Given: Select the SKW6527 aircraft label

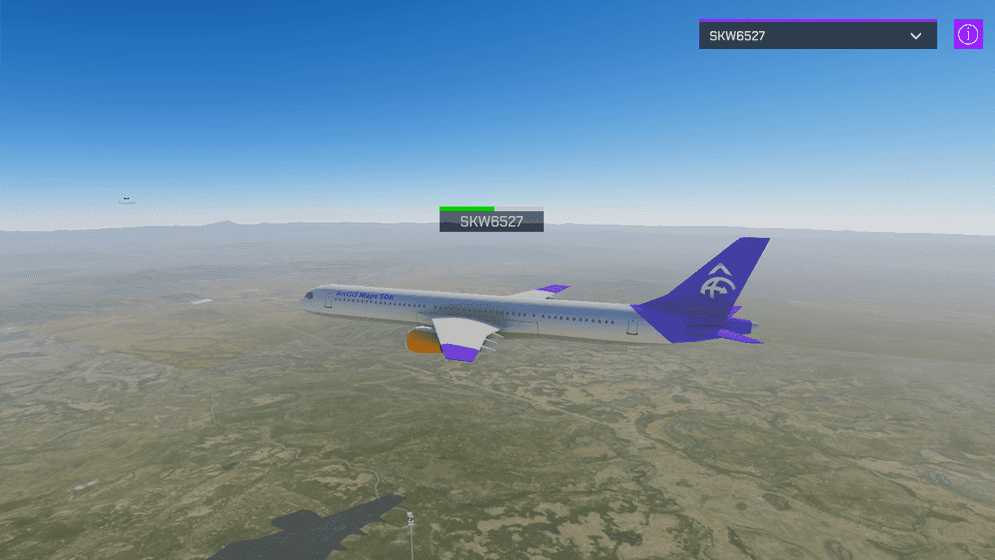Looking at the screenshot, I should coord(491,221).
